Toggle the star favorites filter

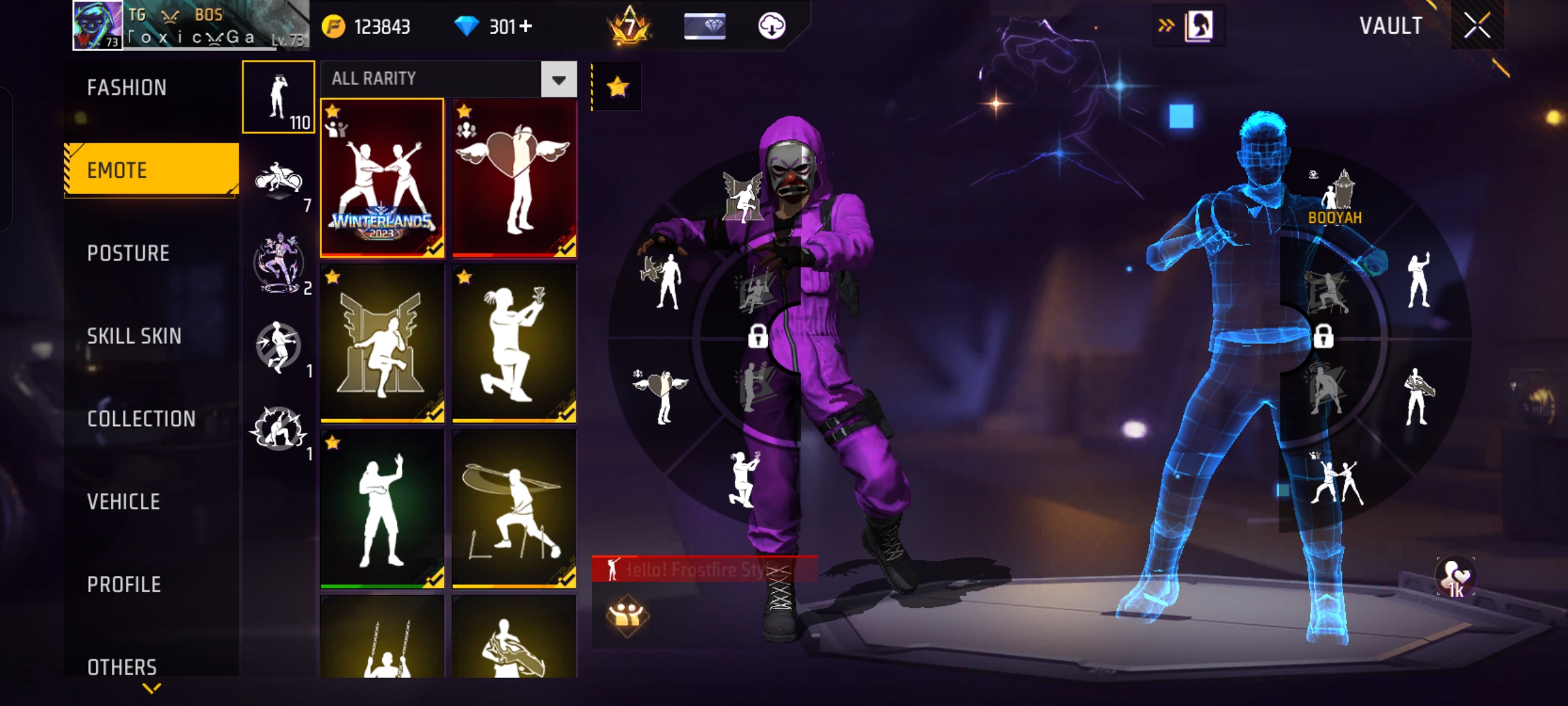[x=617, y=87]
